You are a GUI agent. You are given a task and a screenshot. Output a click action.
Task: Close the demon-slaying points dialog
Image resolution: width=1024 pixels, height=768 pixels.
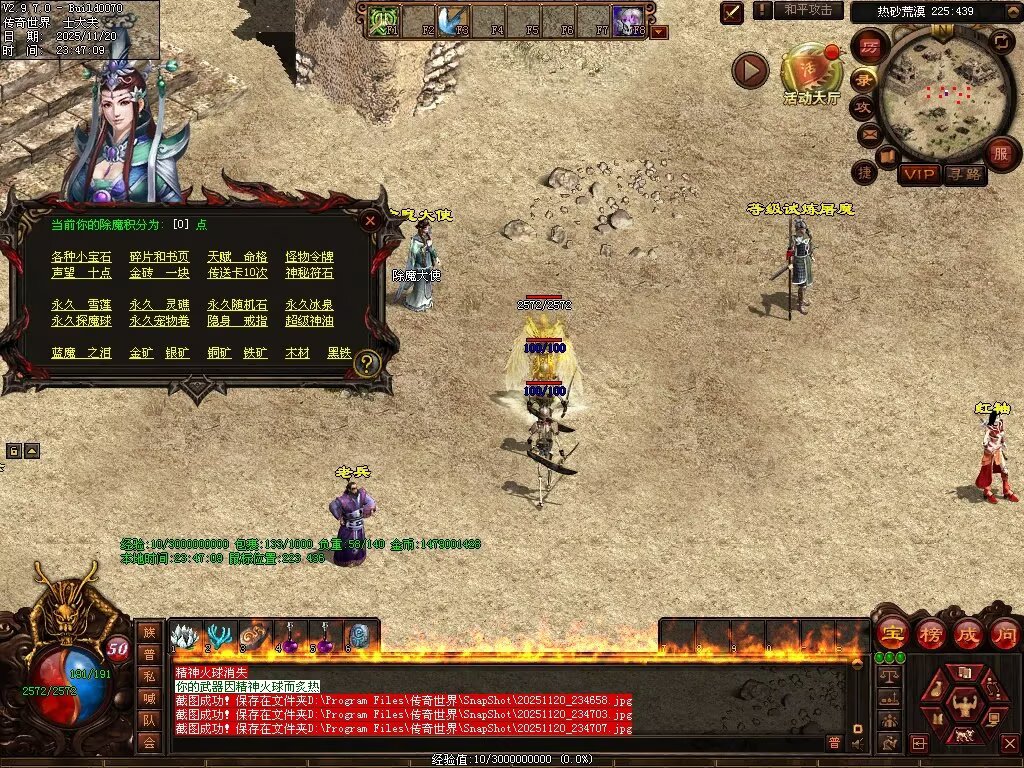coord(371,220)
